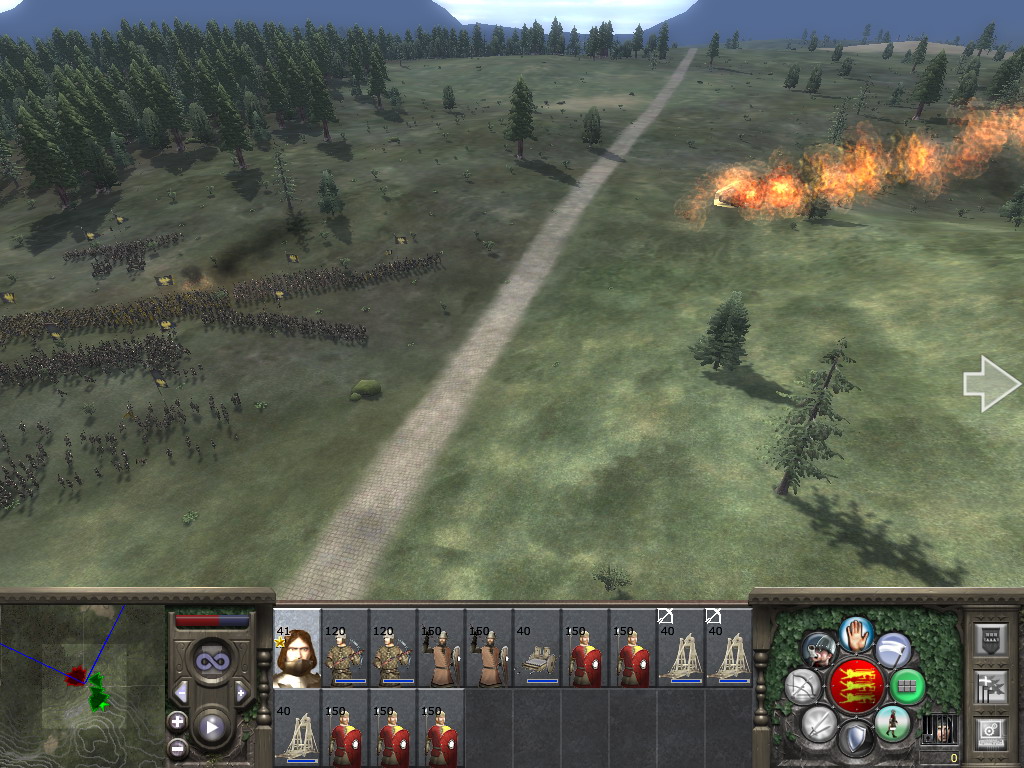Zoom out the minimap with the minus button
The width and height of the screenshot is (1024, 768).
tap(177, 747)
